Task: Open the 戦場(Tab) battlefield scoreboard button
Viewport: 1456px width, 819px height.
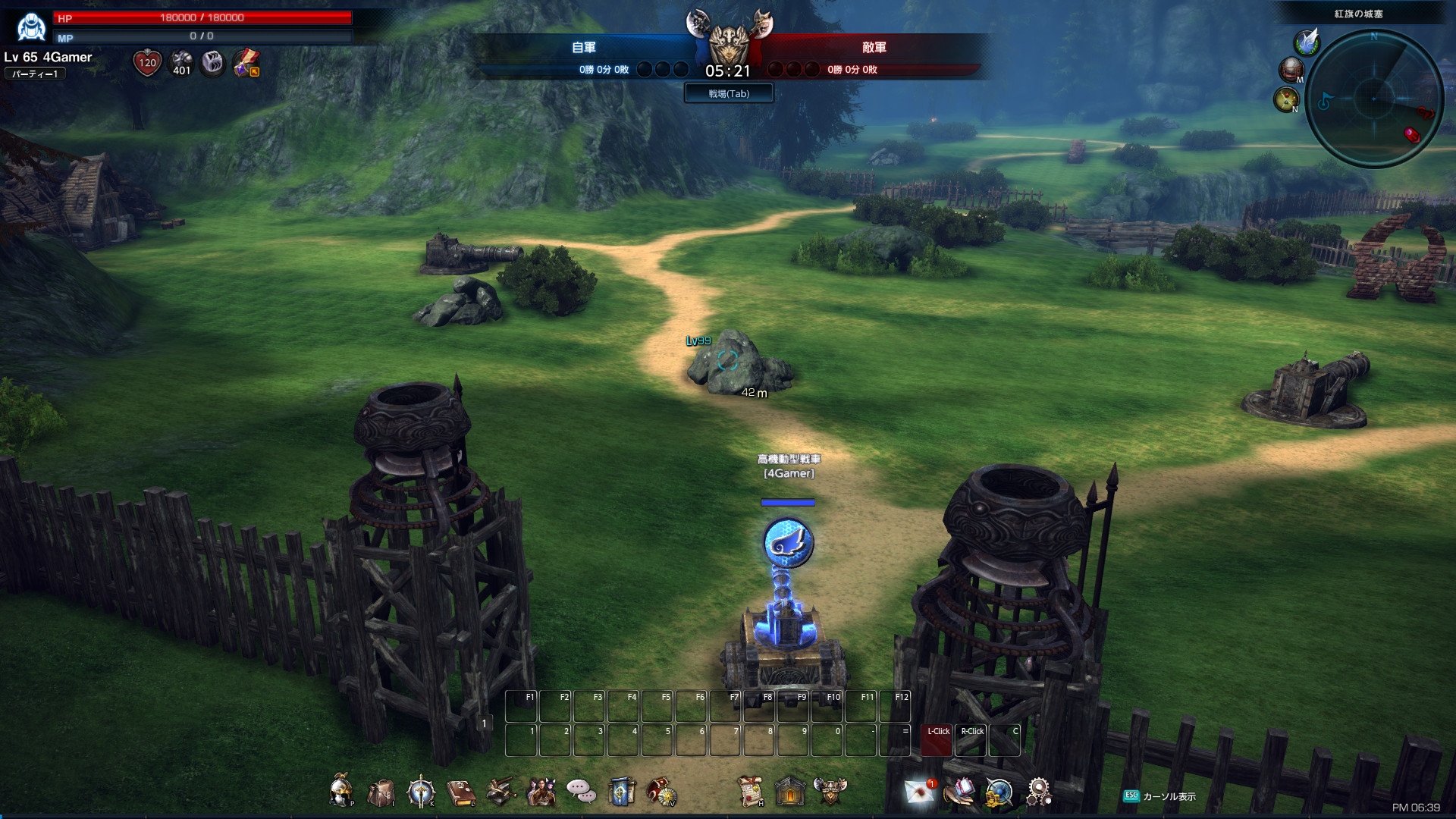Action: click(729, 93)
